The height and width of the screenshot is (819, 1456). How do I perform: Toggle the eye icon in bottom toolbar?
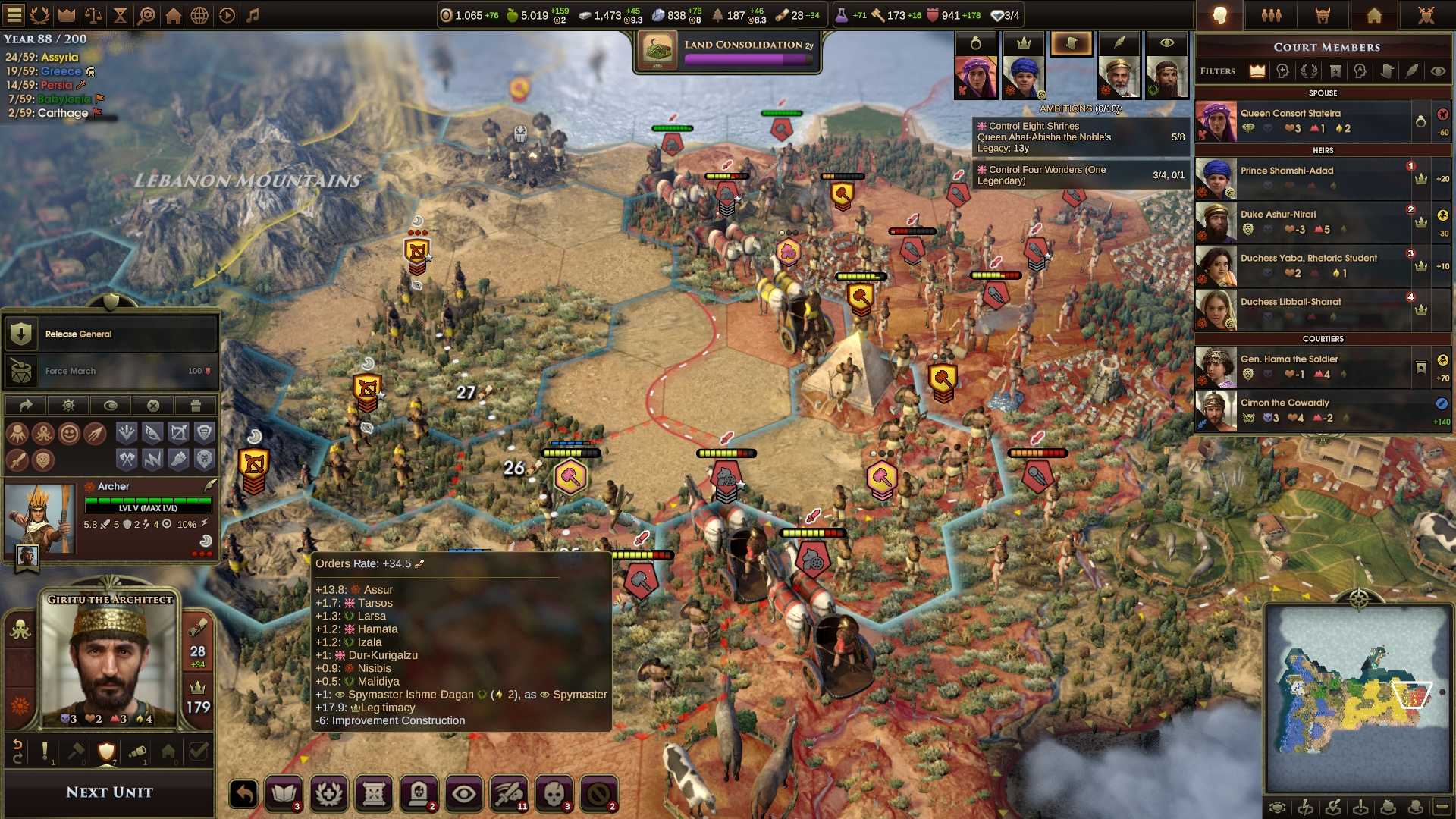(464, 794)
